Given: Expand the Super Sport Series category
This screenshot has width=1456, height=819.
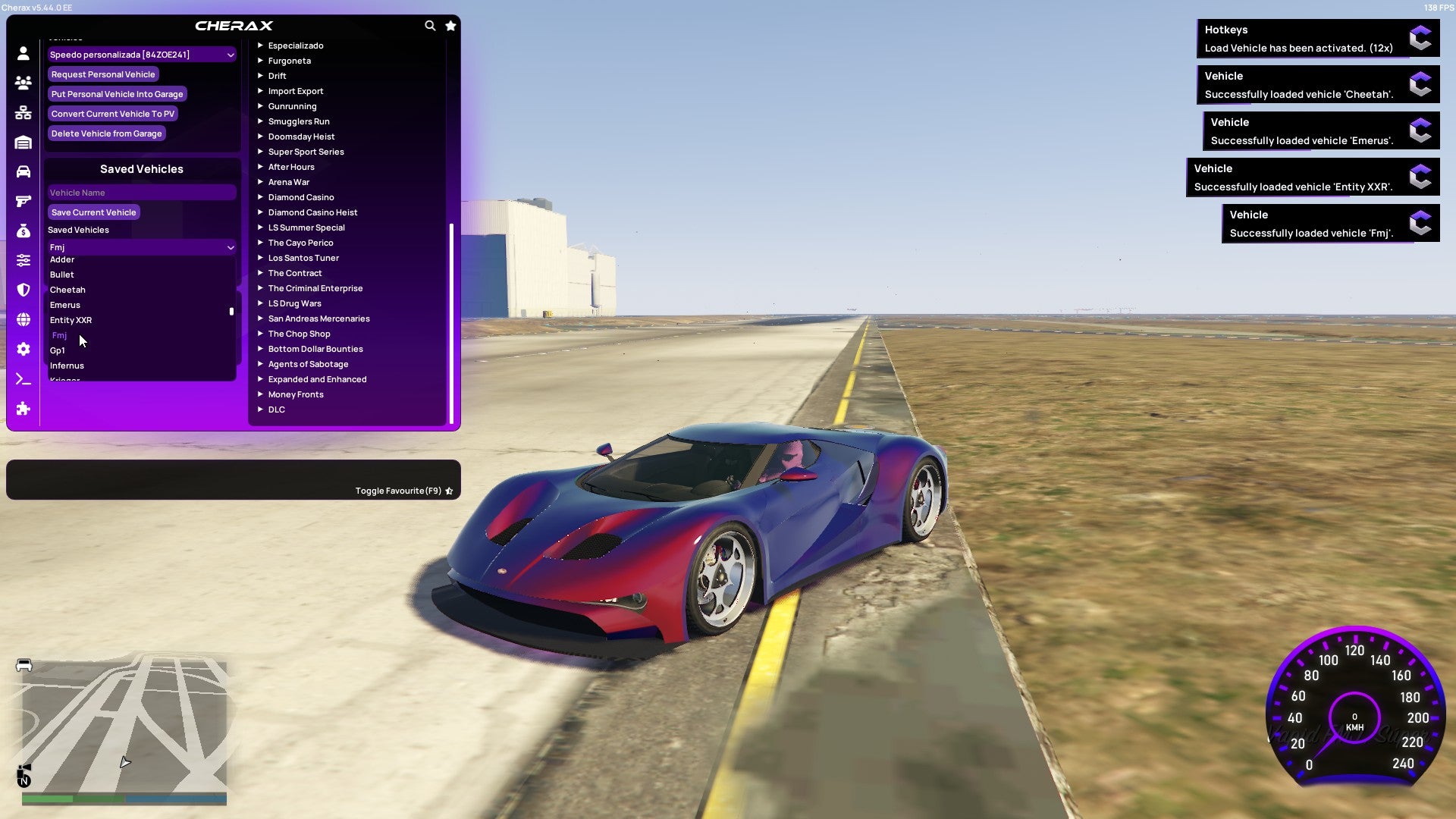Looking at the screenshot, I should (306, 151).
